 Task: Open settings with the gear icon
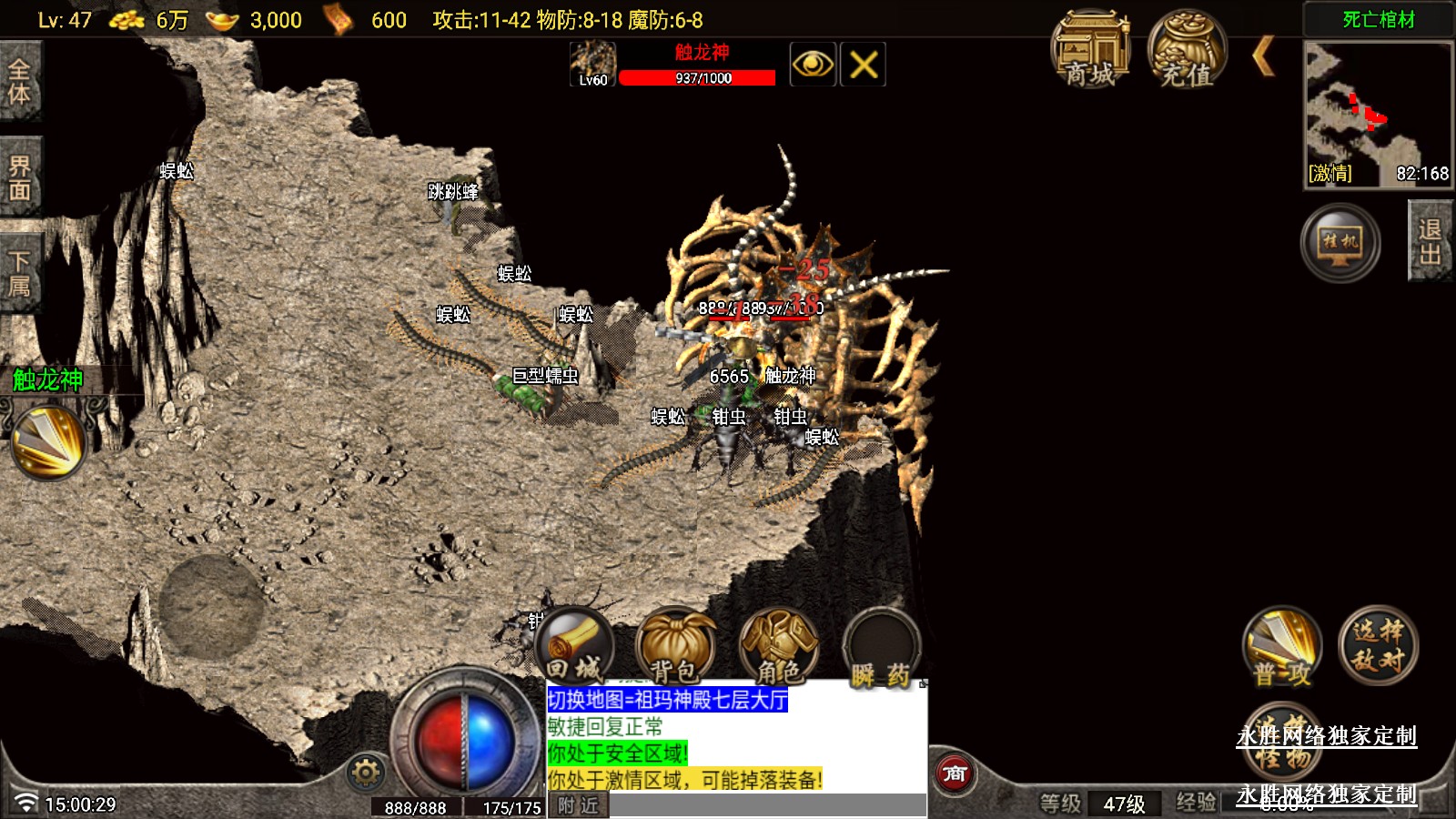click(366, 773)
